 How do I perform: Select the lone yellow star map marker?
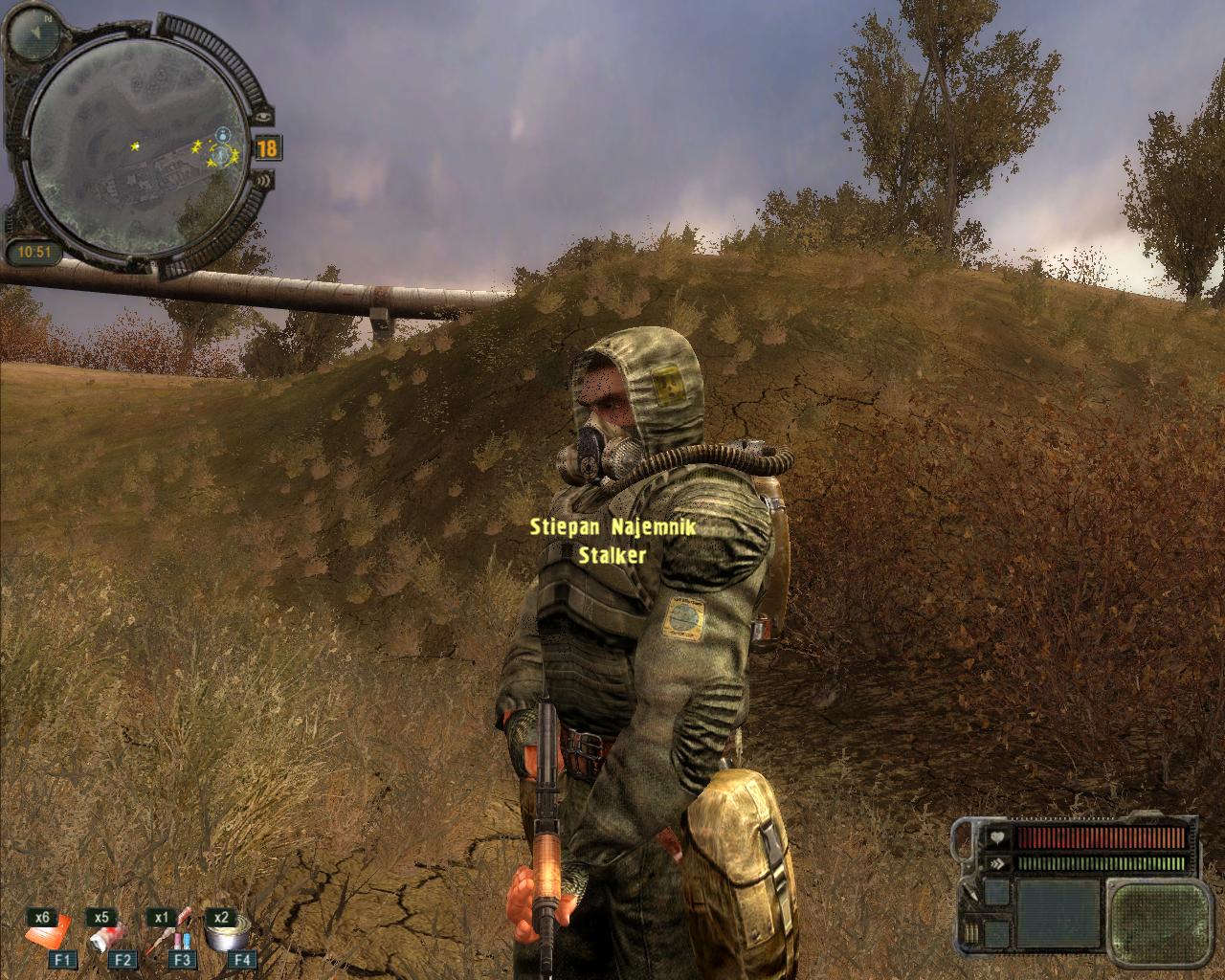point(135,145)
